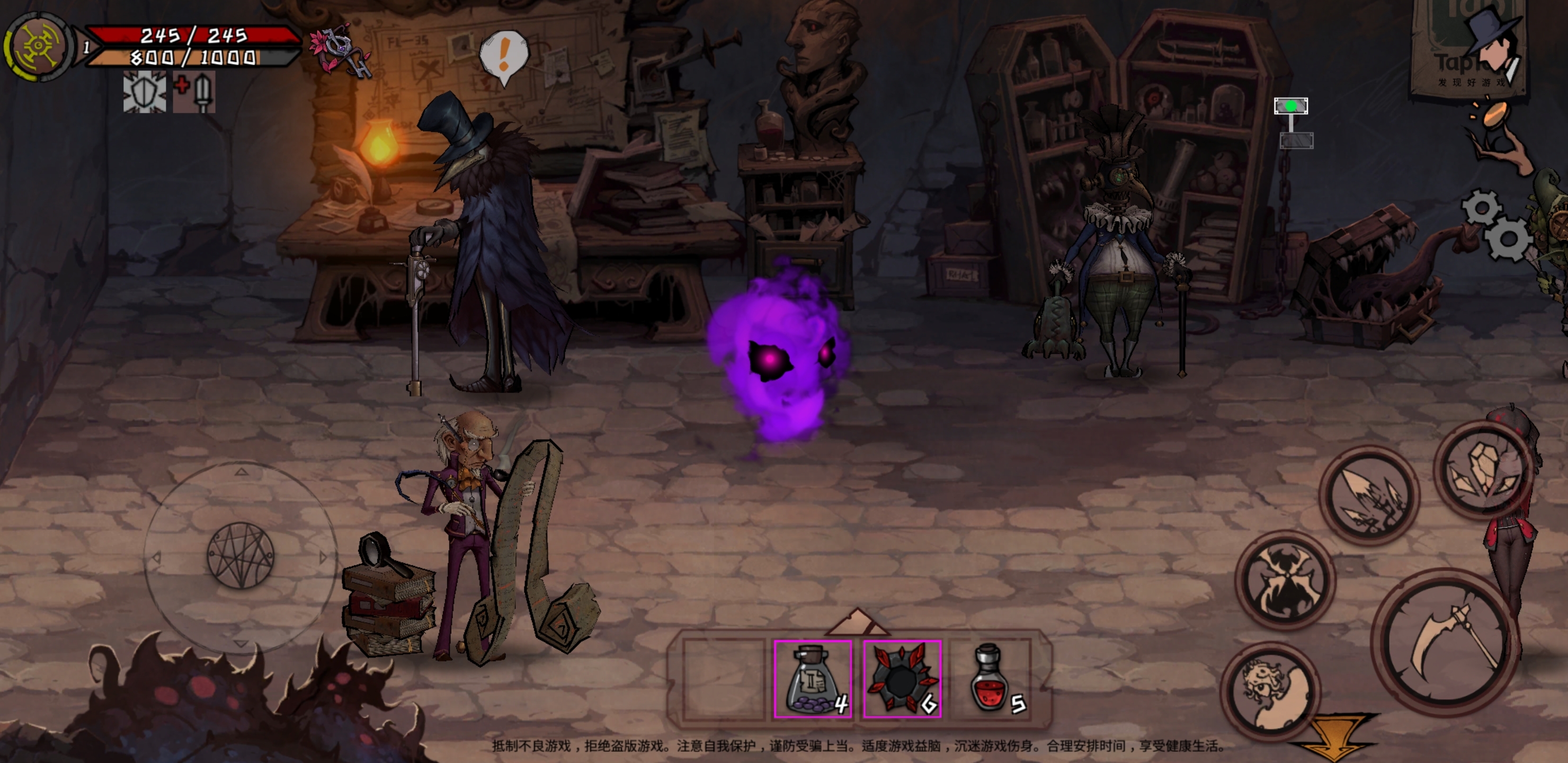Activate the claw slash skill
Viewport: 1568px width, 763px height.
pos(1369,494)
